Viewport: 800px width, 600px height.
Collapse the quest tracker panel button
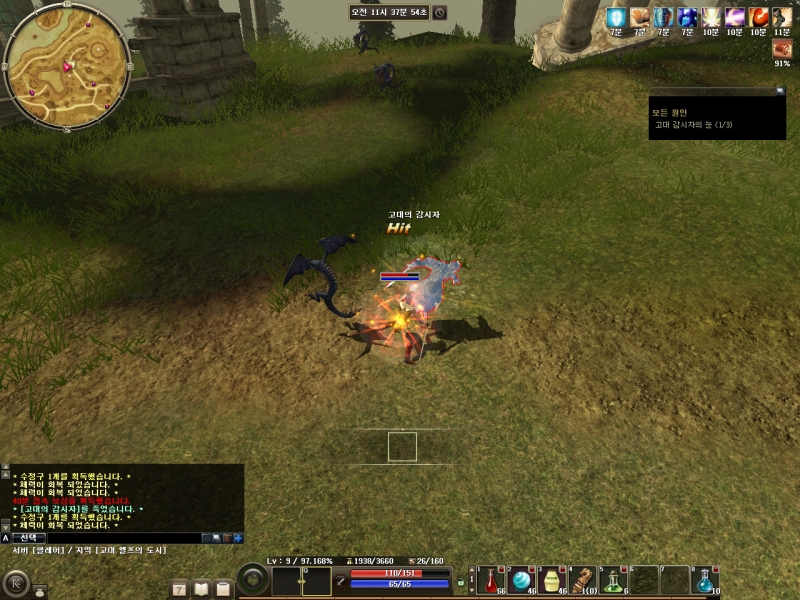[780, 91]
